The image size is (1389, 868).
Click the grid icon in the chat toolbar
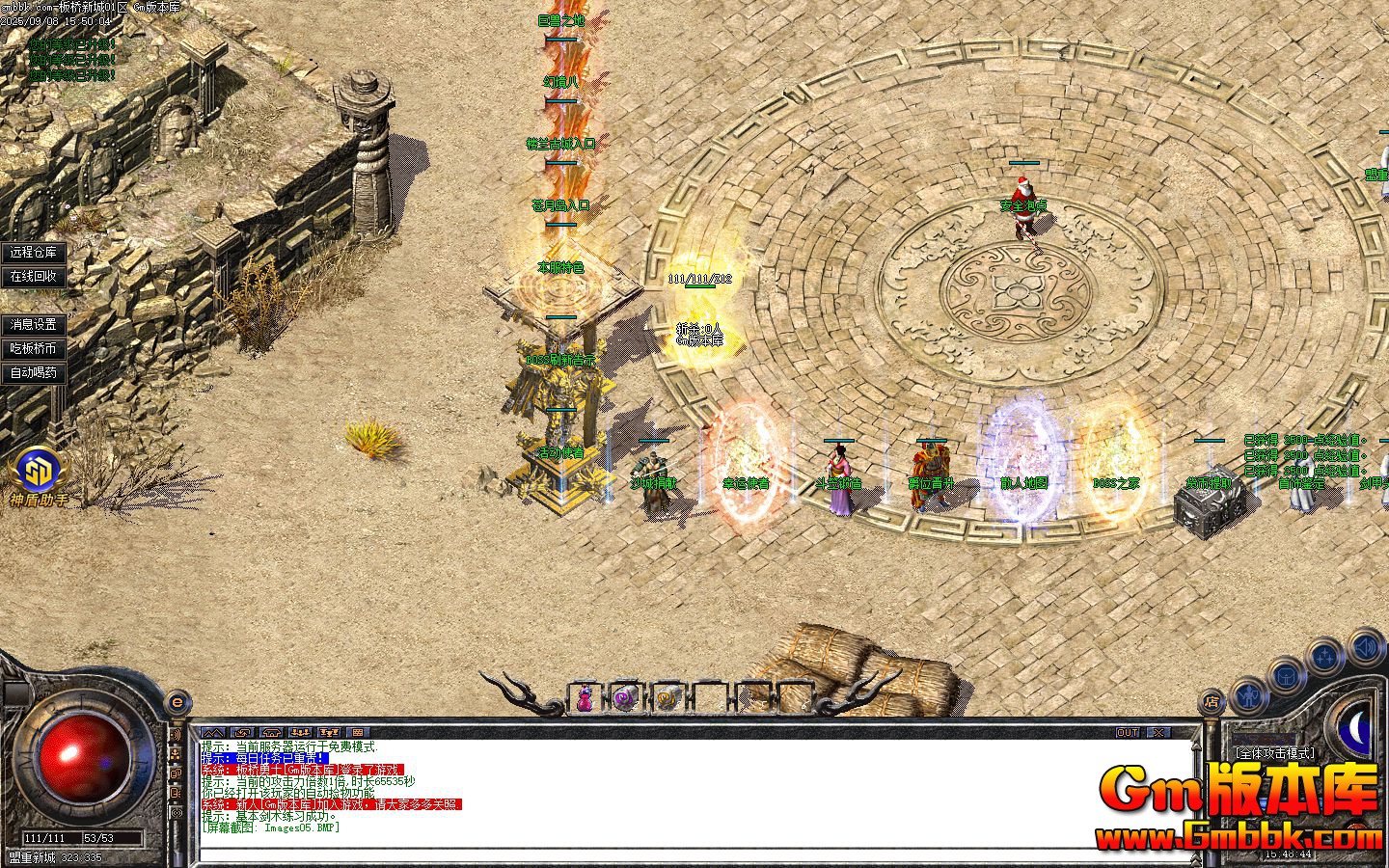click(358, 733)
